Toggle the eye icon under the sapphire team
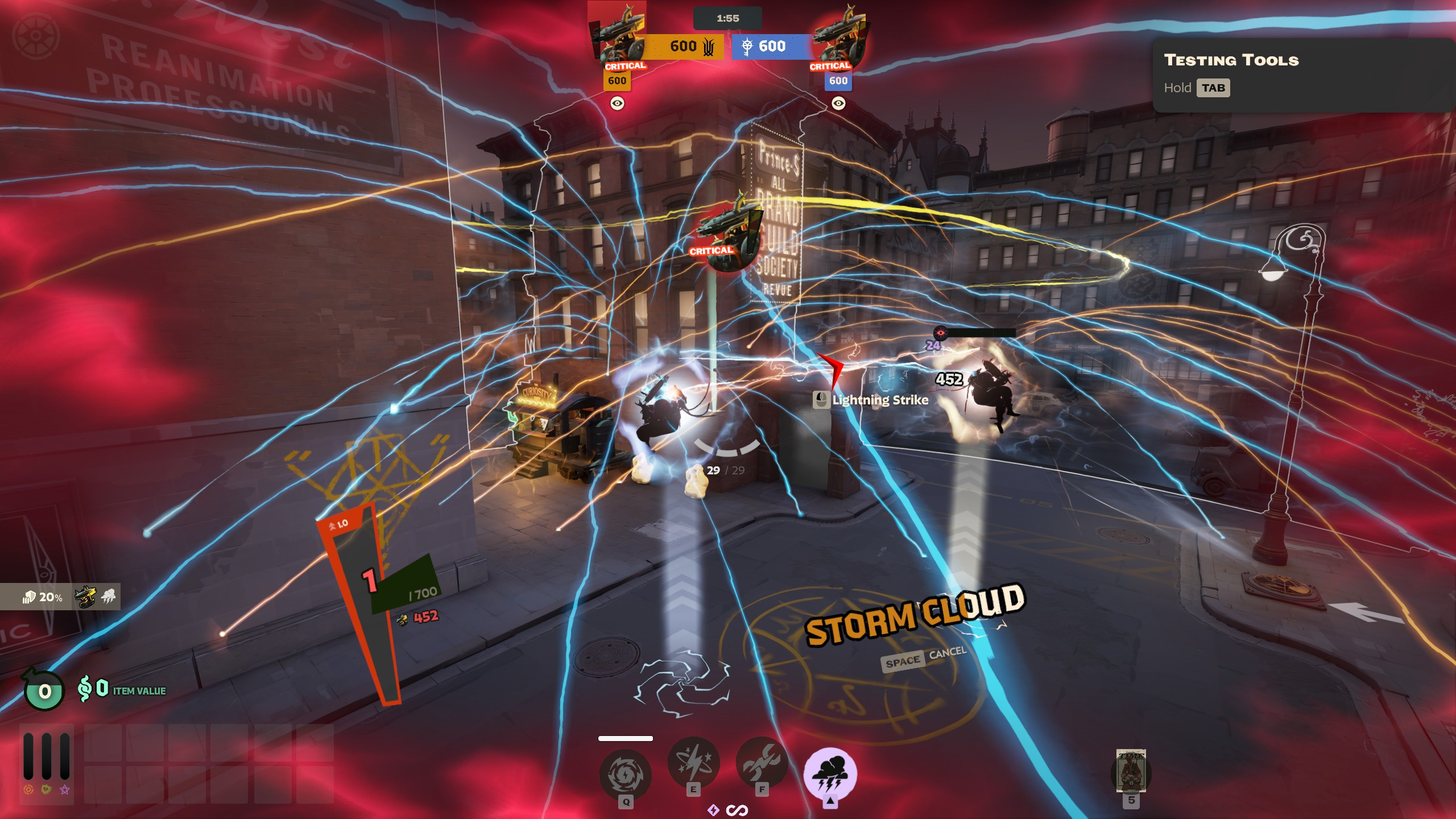The image size is (1456, 819). (838, 104)
